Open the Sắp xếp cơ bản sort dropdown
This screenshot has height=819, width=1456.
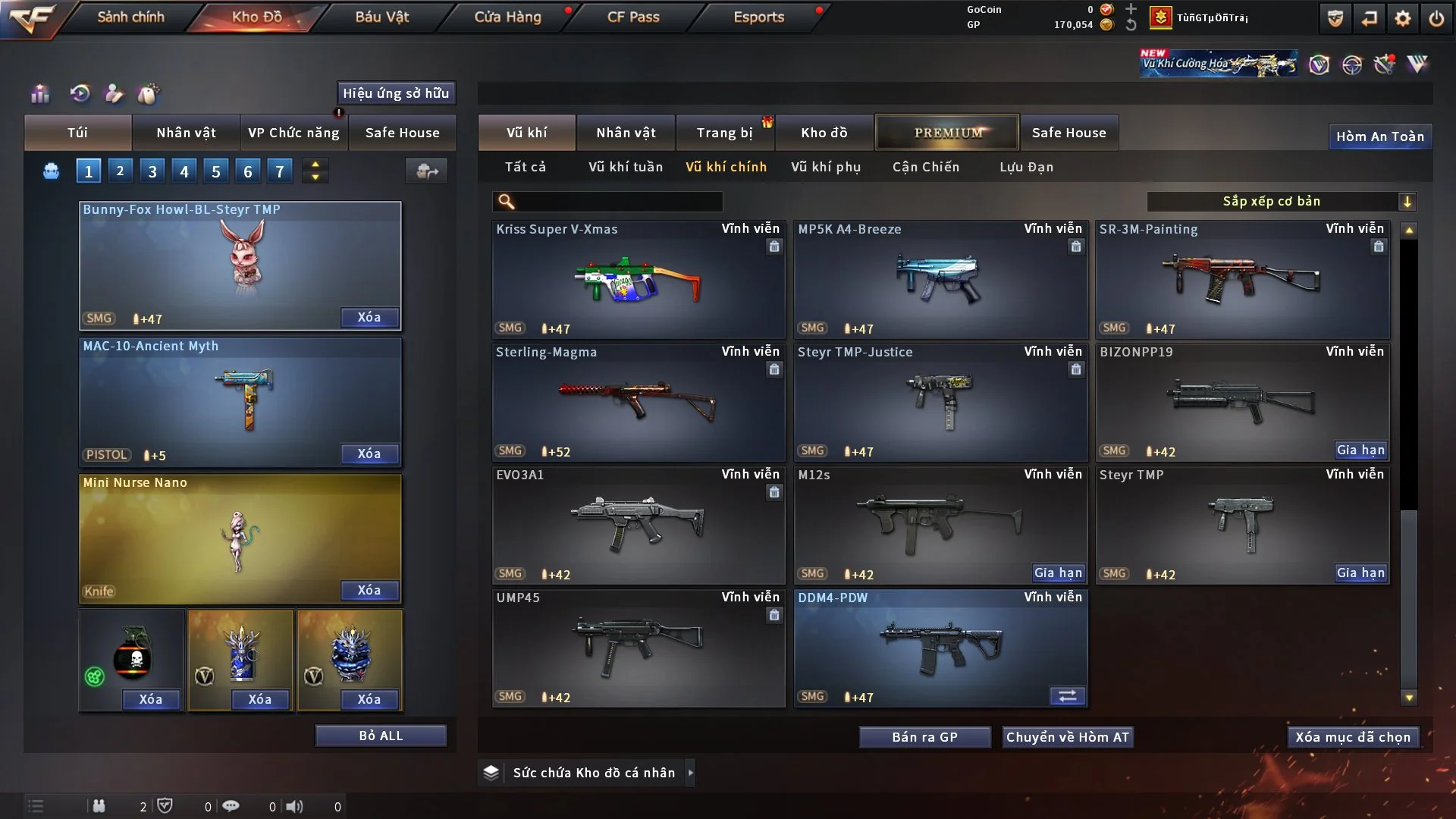click(1281, 201)
